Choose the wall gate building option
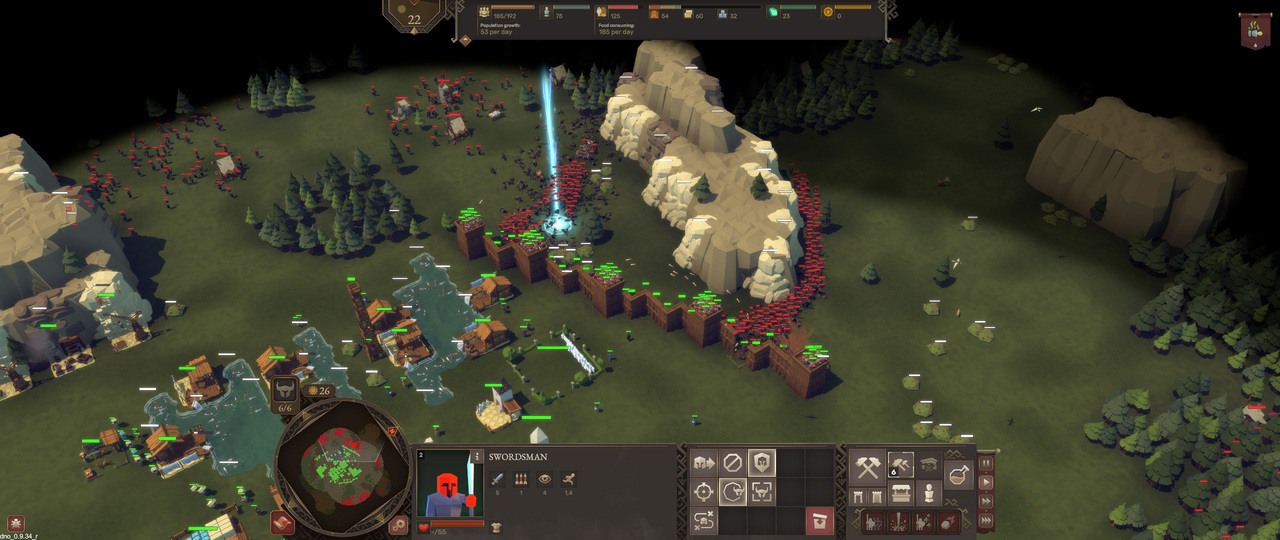 (859, 496)
